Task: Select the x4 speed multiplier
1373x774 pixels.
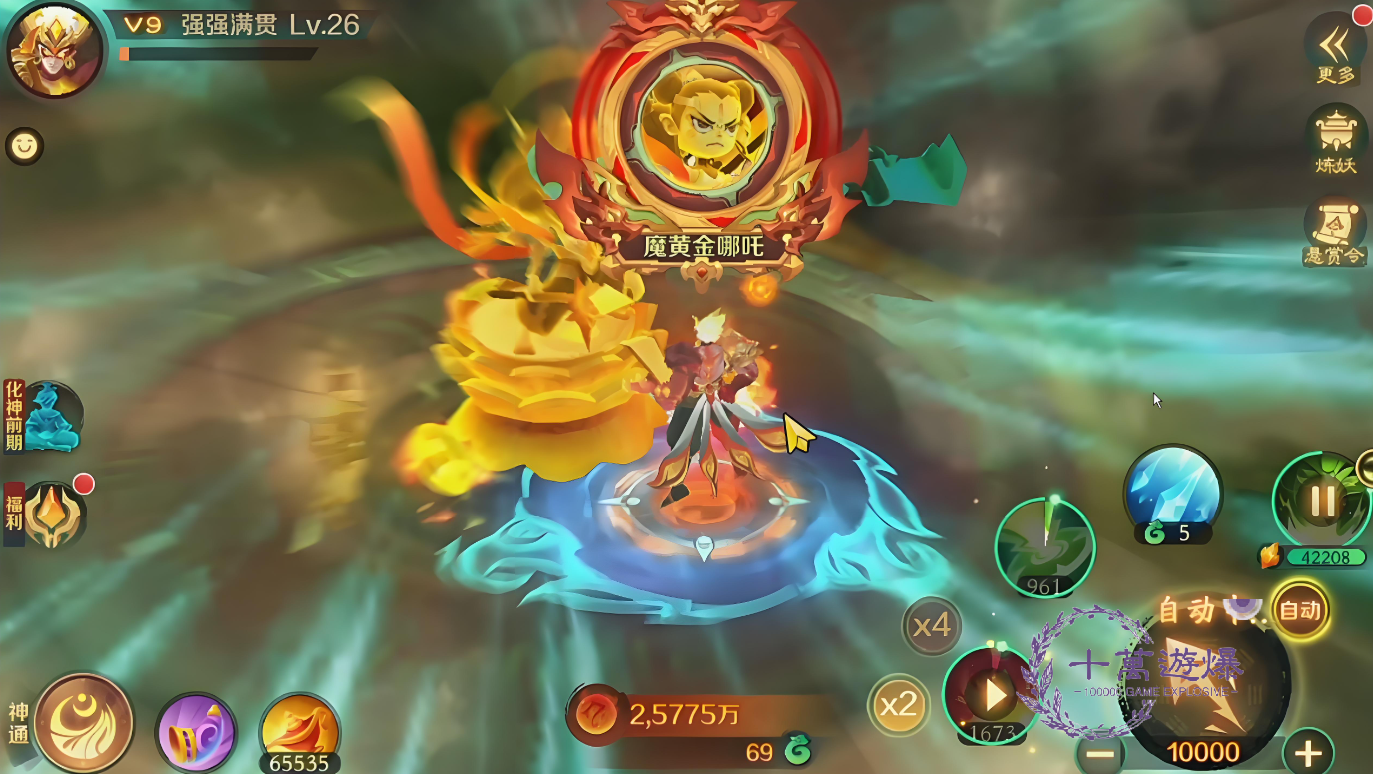Action: [x=932, y=626]
